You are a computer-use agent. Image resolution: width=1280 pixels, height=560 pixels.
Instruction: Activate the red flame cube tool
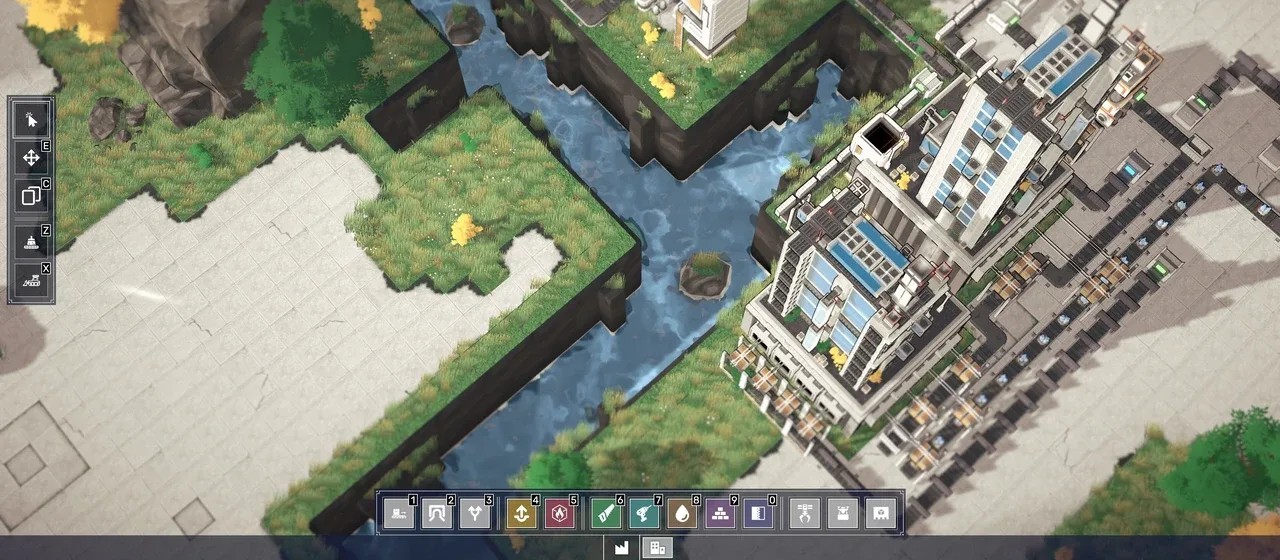[559, 514]
